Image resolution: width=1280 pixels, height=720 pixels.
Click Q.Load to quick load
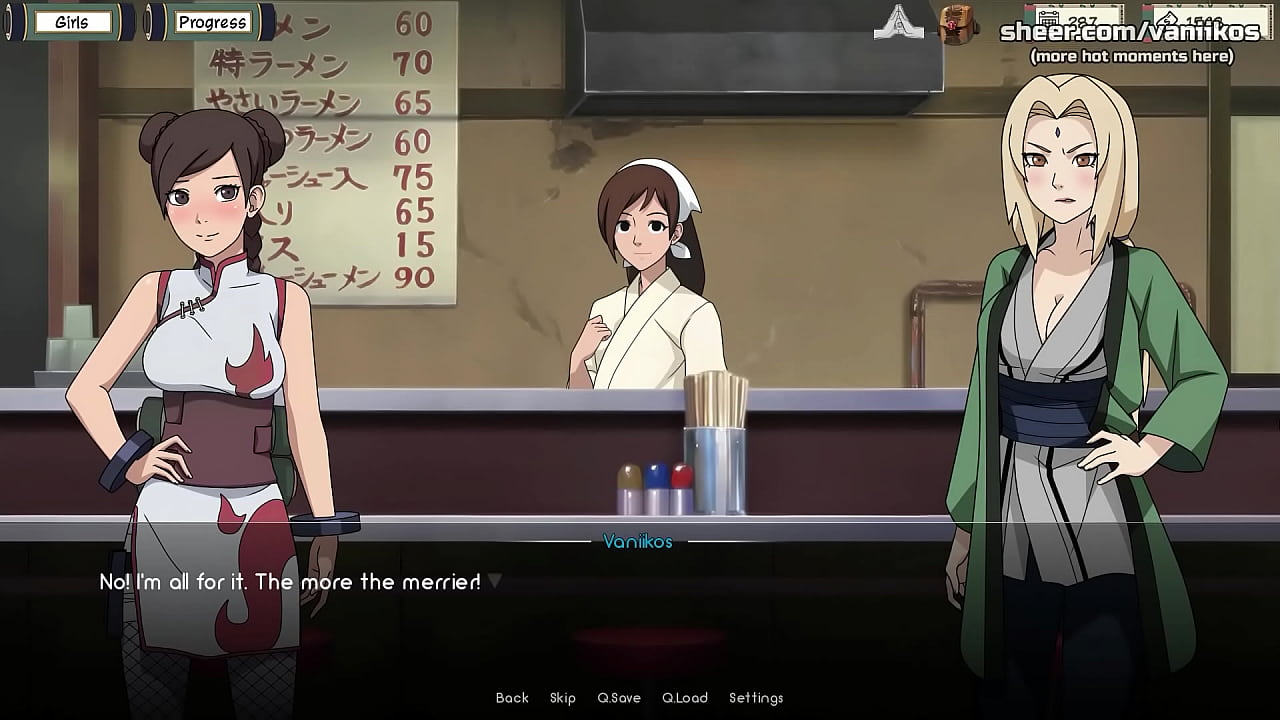[685, 698]
